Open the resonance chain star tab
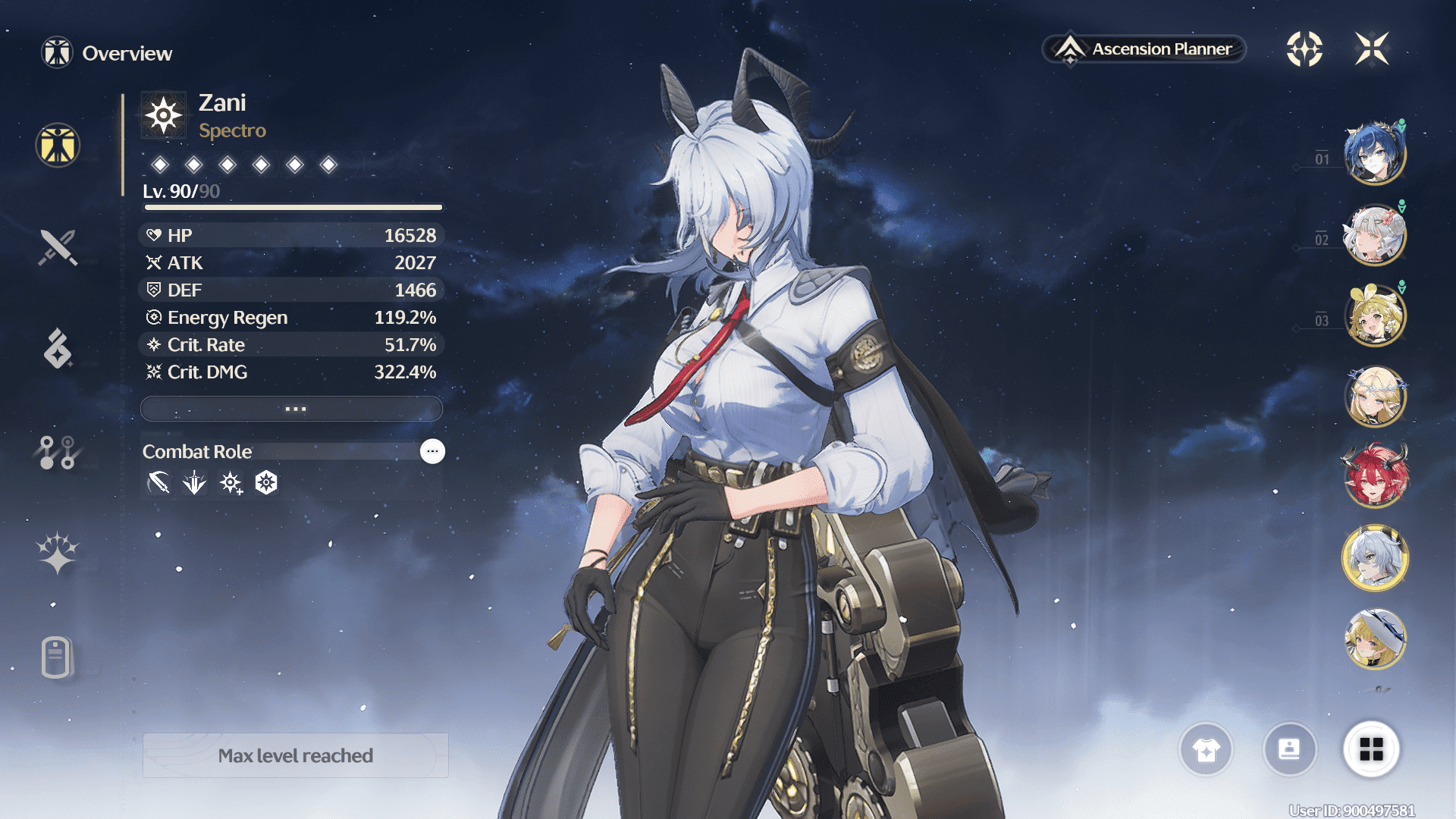The image size is (1456, 819). (x=58, y=553)
